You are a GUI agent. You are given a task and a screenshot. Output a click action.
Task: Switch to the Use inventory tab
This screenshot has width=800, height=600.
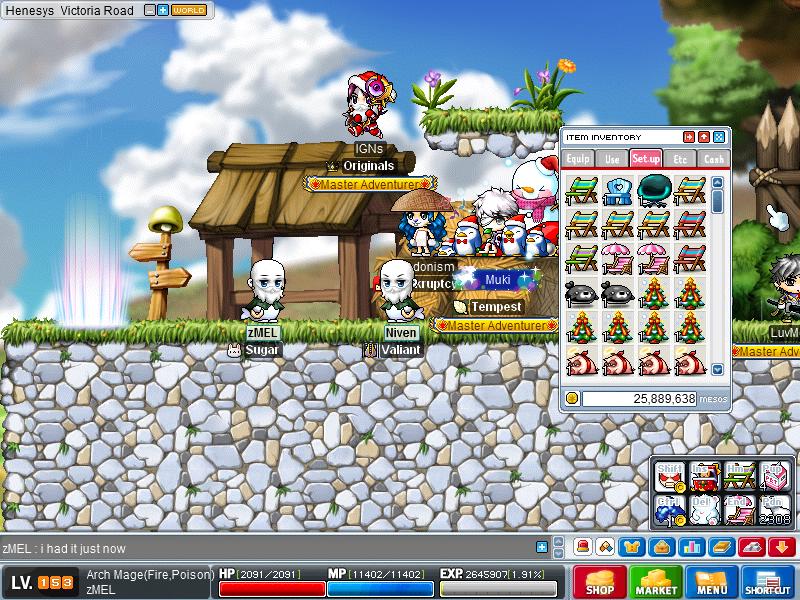[612, 158]
